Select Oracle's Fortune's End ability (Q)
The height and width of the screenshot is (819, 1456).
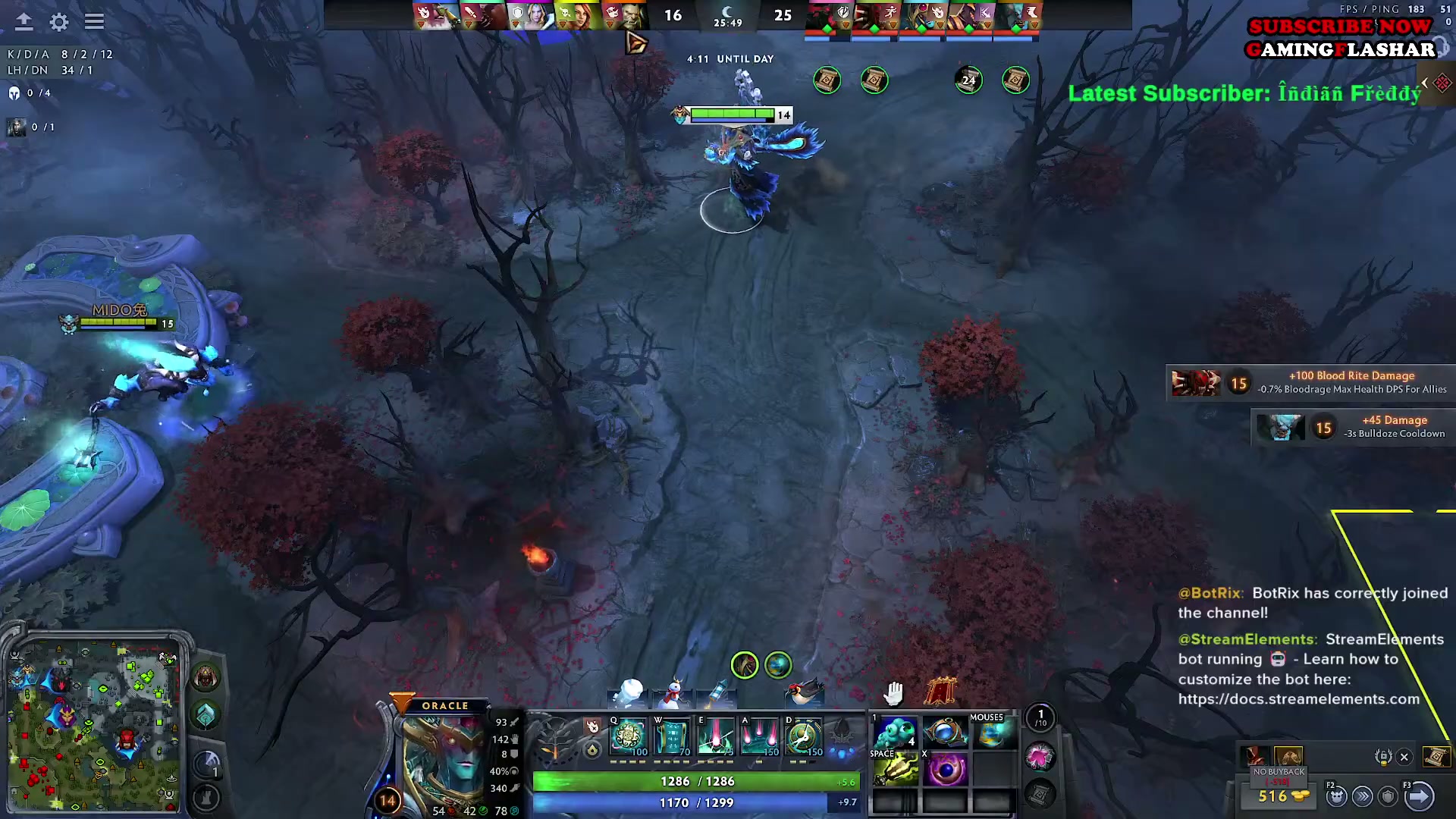[x=628, y=736]
